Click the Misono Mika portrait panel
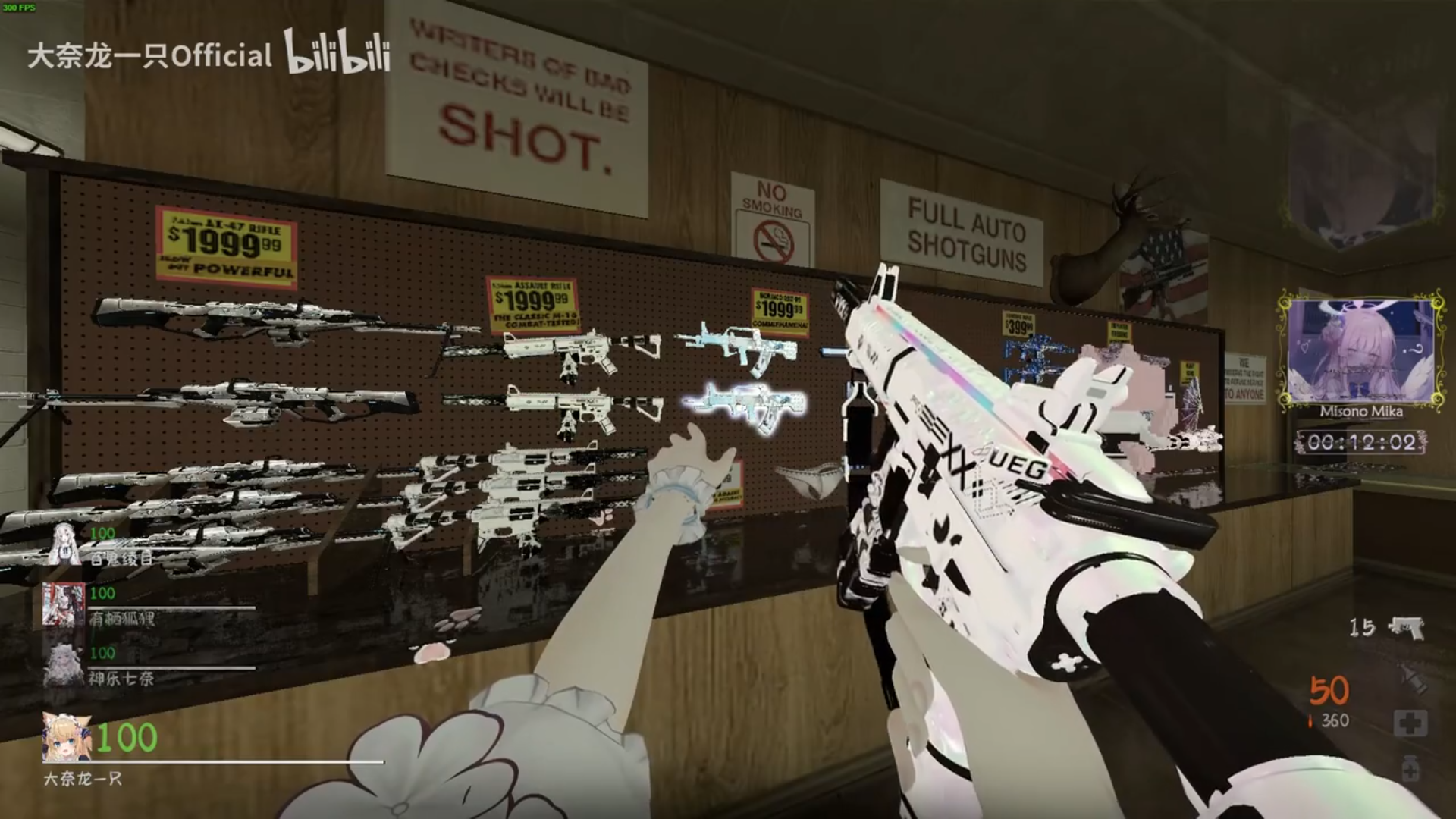The image size is (1456, 819). (1360, 352)
